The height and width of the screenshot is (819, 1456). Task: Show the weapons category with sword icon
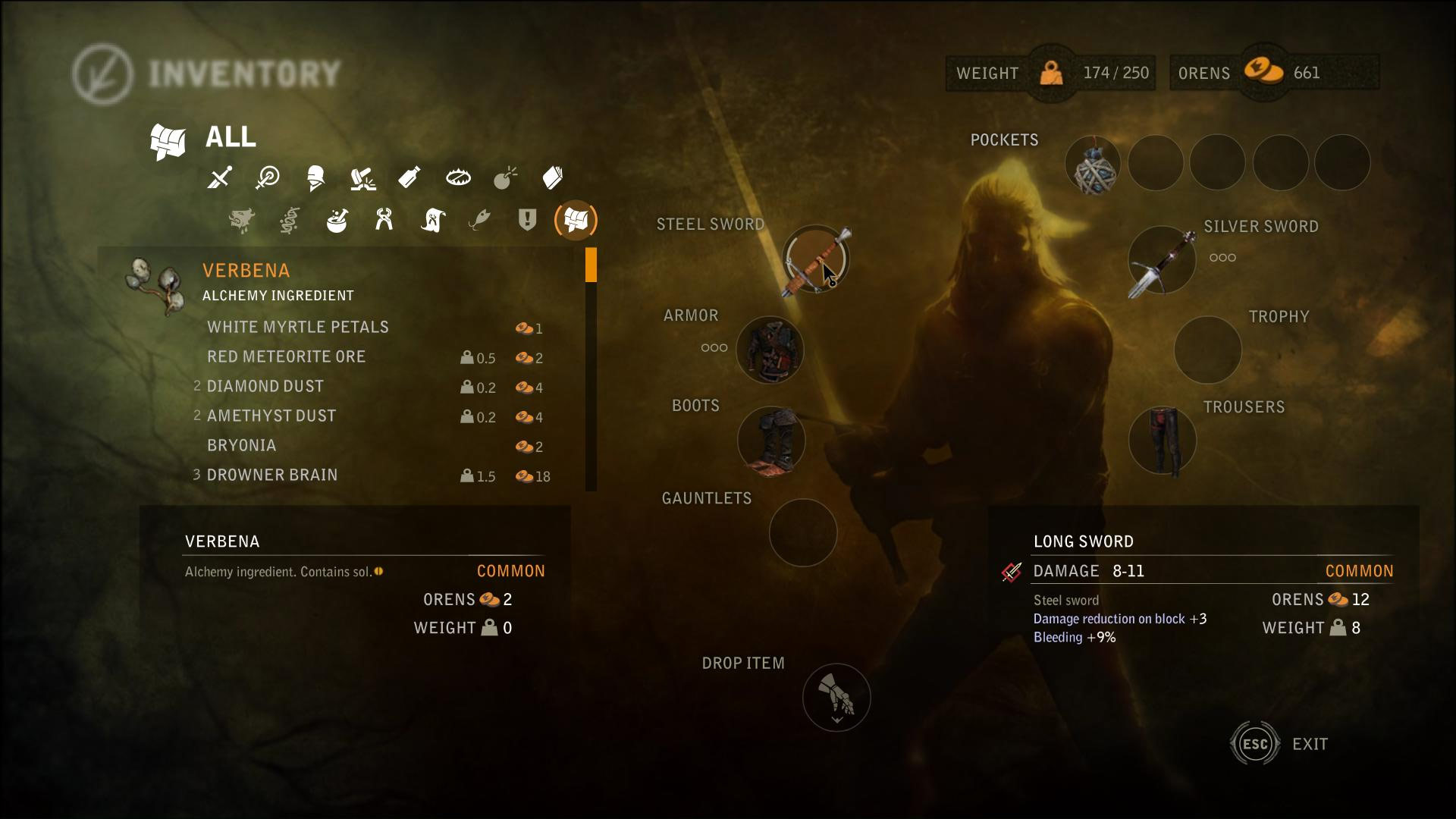[220, 178]
